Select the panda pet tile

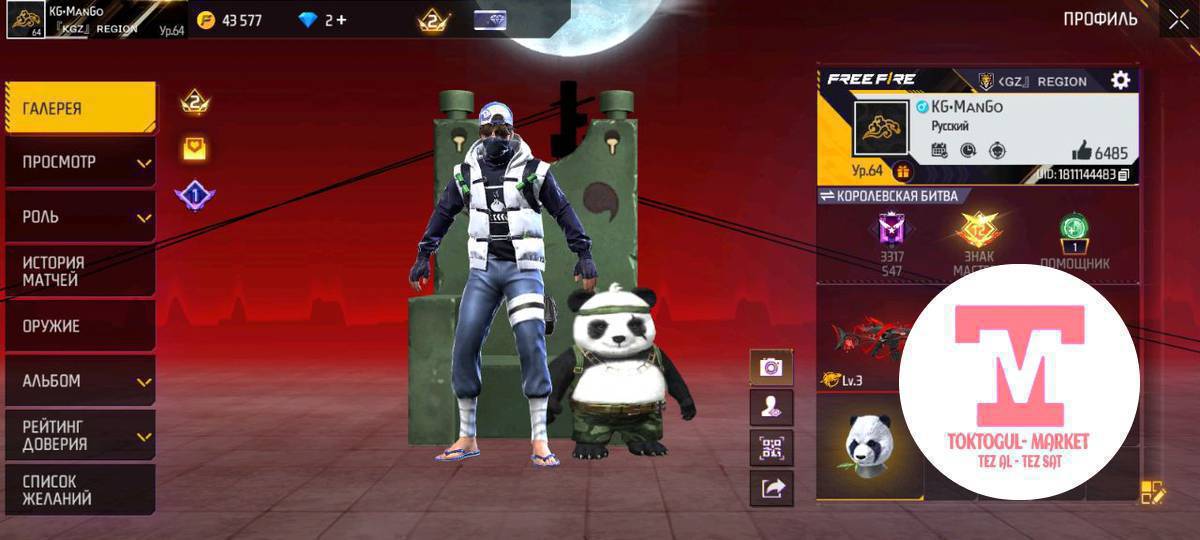tap(867, 443)
